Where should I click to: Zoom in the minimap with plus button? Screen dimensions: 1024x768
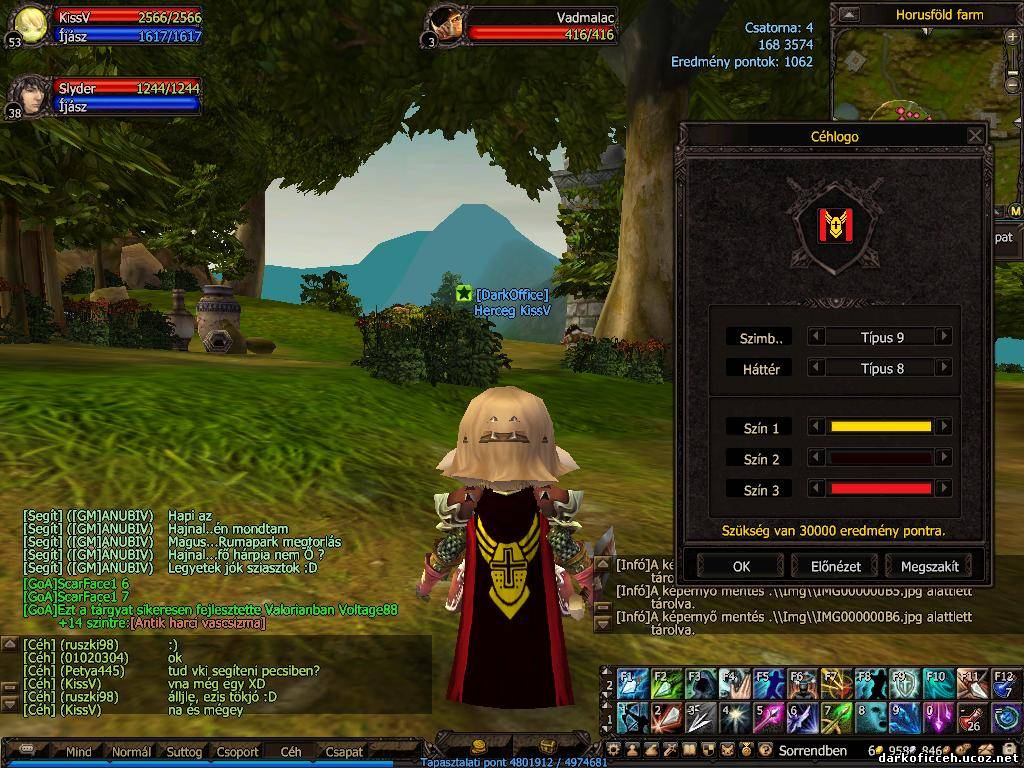click(x=1012, y=36)
